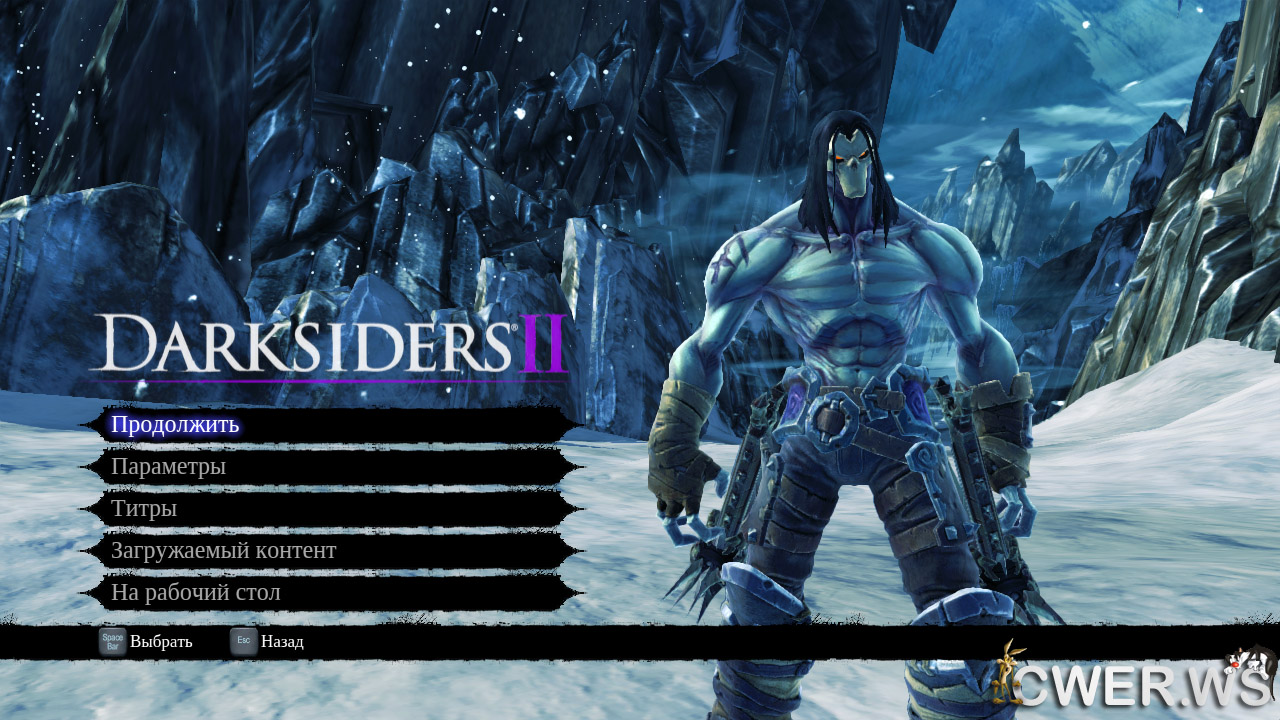
Task: Select the Продолжить menu entry
Action: click(x=176, y=425)
